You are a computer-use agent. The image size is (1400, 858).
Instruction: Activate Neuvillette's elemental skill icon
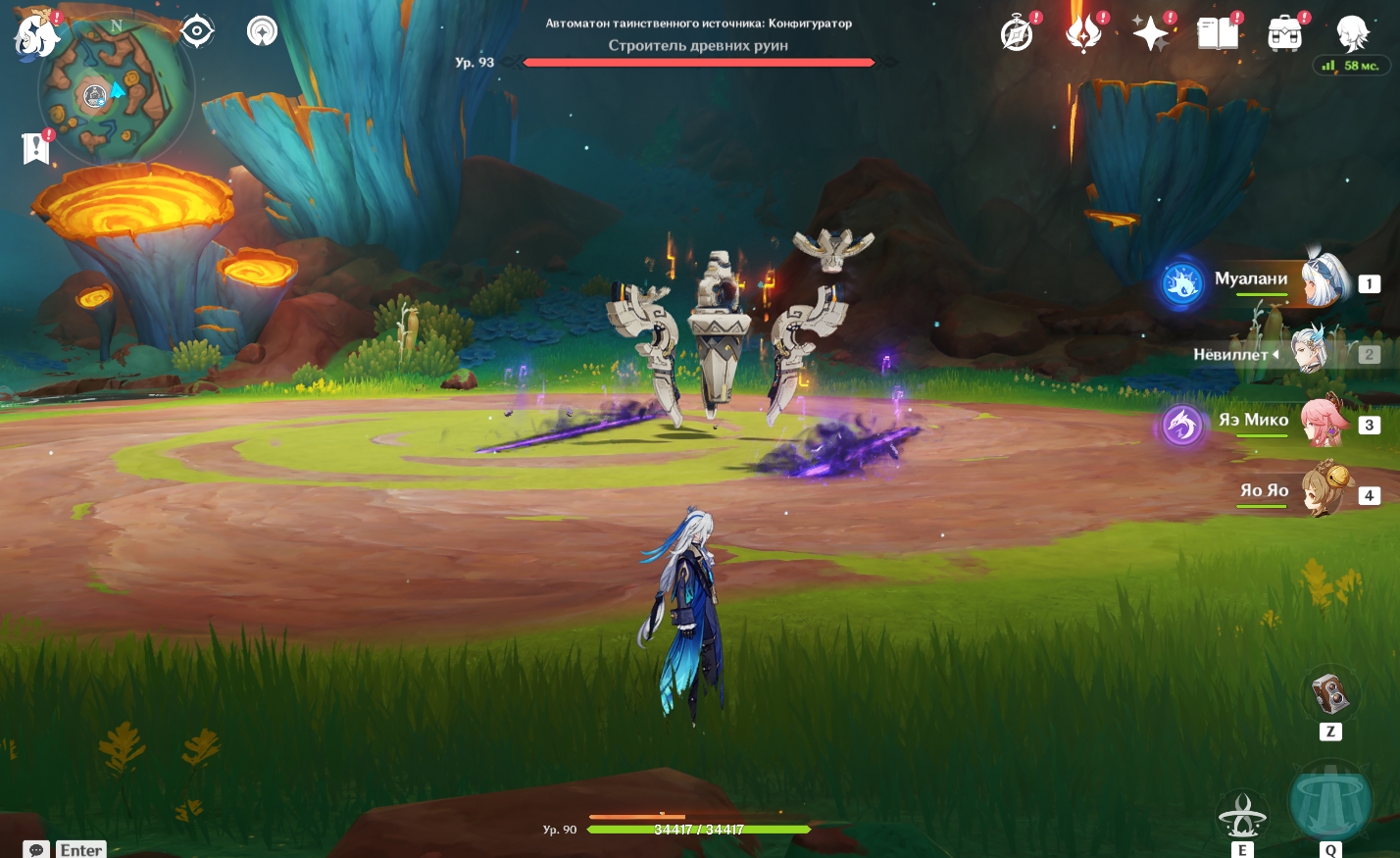point(1242,815)
